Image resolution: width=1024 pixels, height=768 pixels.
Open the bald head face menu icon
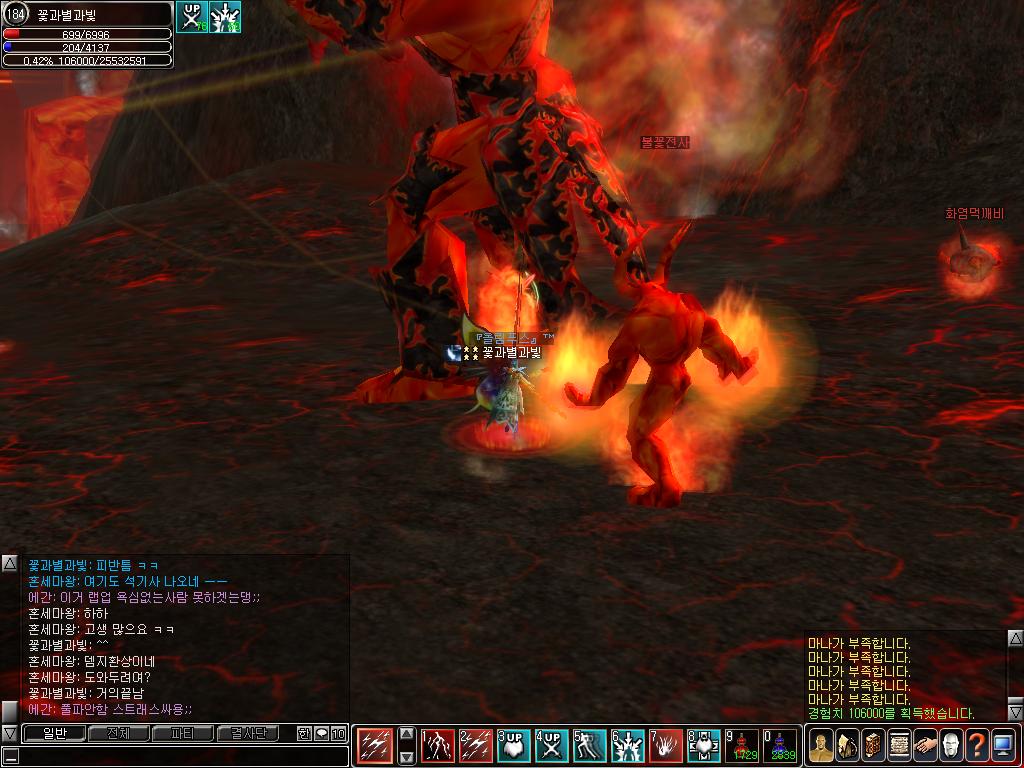click(x=951, y=745)
